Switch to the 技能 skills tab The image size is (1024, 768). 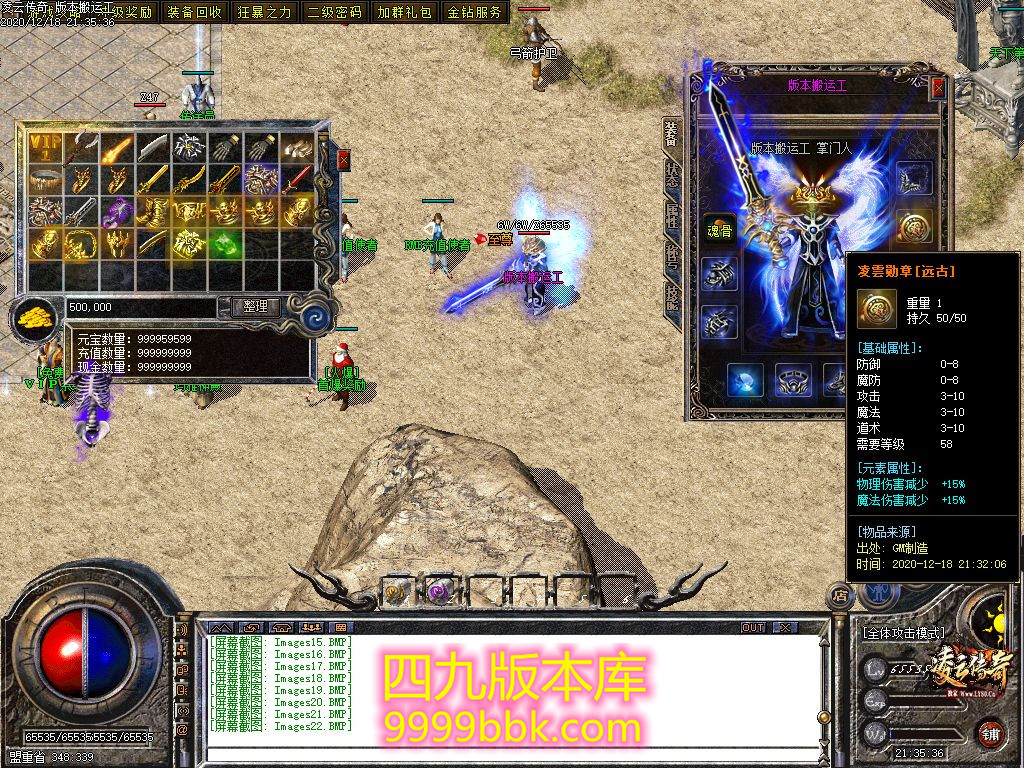(672, 297)
